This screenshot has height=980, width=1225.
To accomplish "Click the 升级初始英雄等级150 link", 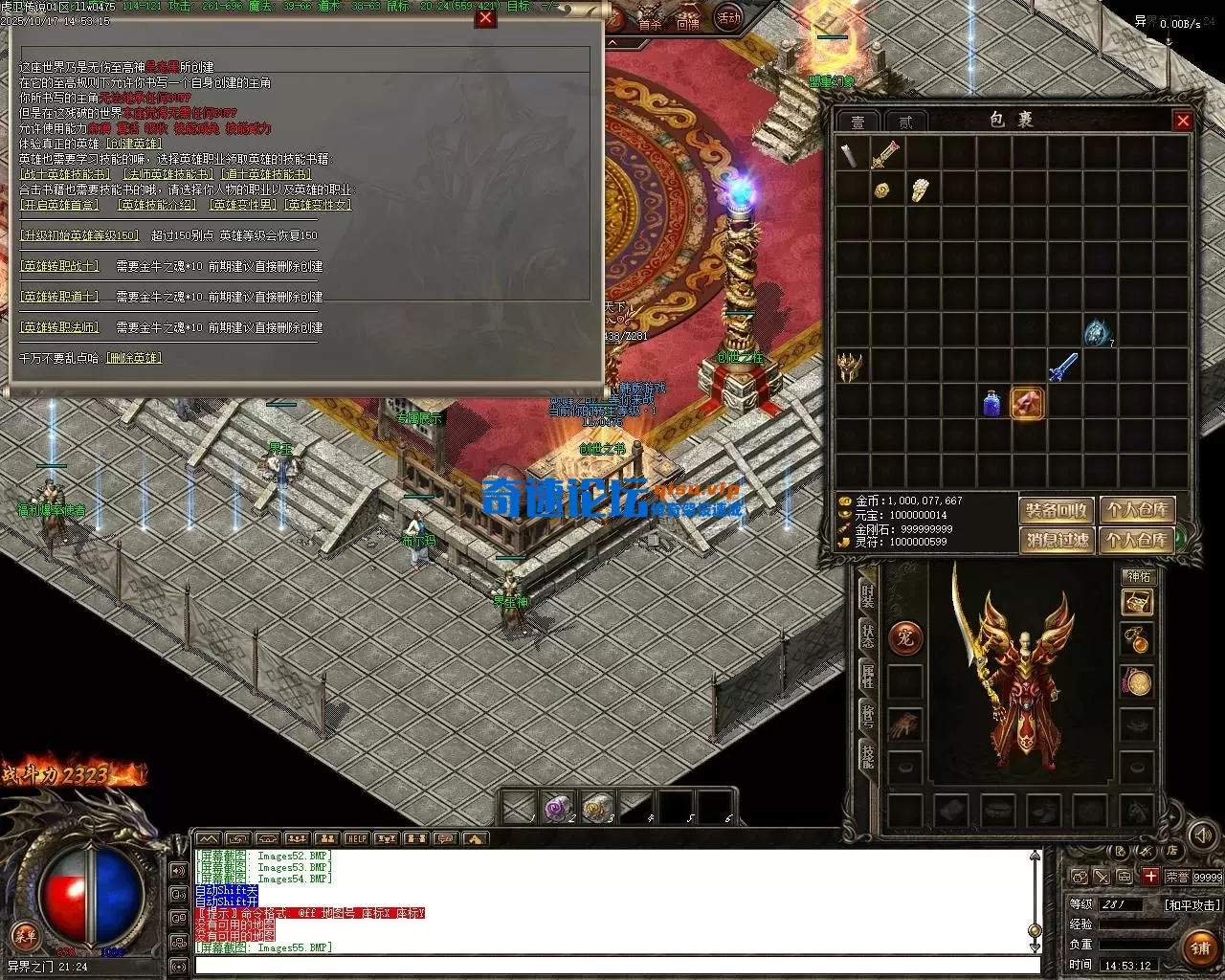I will point(79,235).
